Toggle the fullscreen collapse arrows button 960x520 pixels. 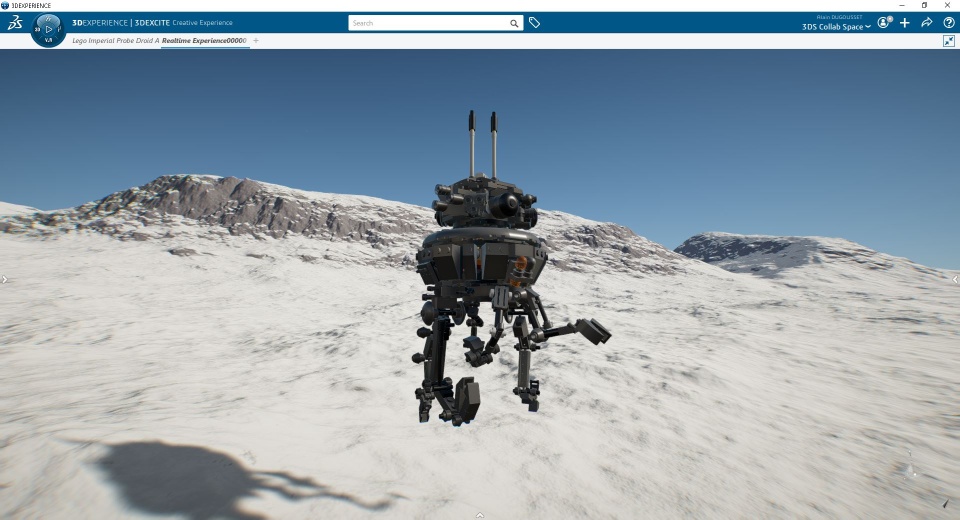pyautogui.click(x=949, y=41)
